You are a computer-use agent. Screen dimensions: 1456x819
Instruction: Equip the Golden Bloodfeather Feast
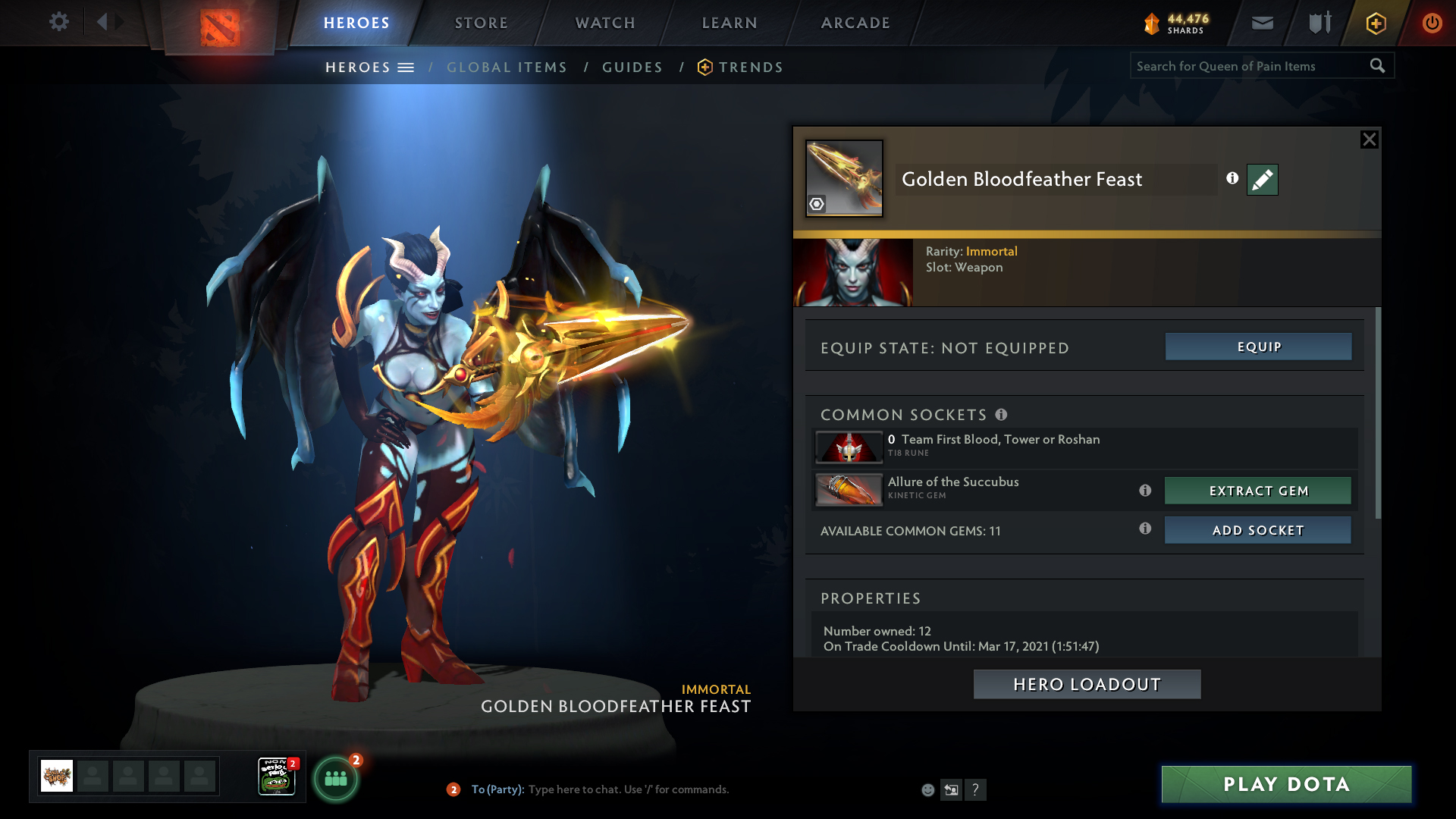point(1258,347)
